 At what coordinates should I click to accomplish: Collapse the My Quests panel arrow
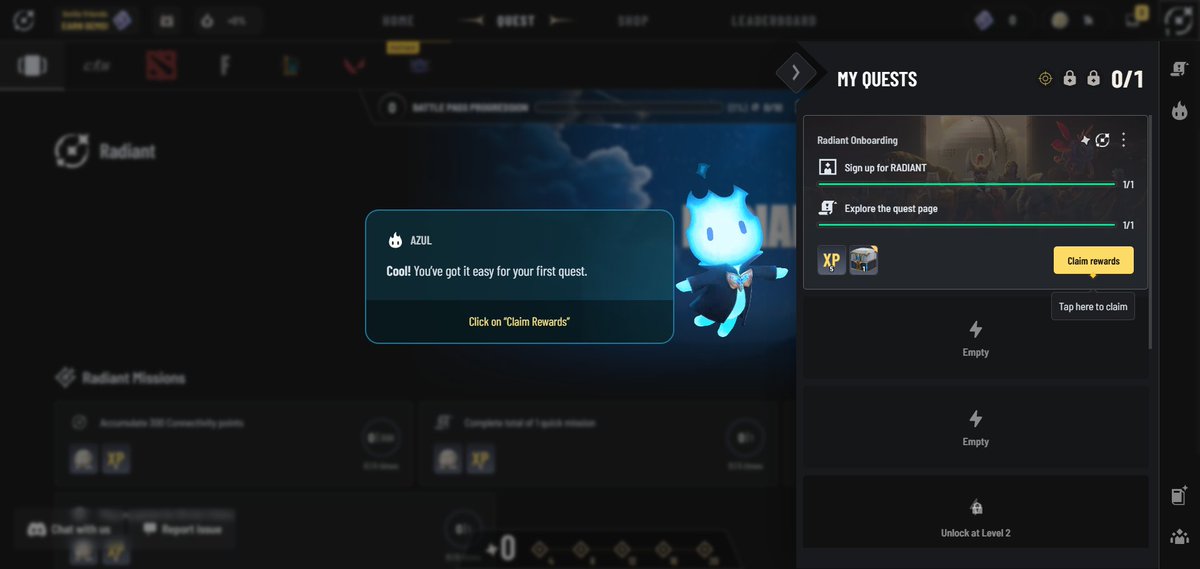[x=795, y=72]
